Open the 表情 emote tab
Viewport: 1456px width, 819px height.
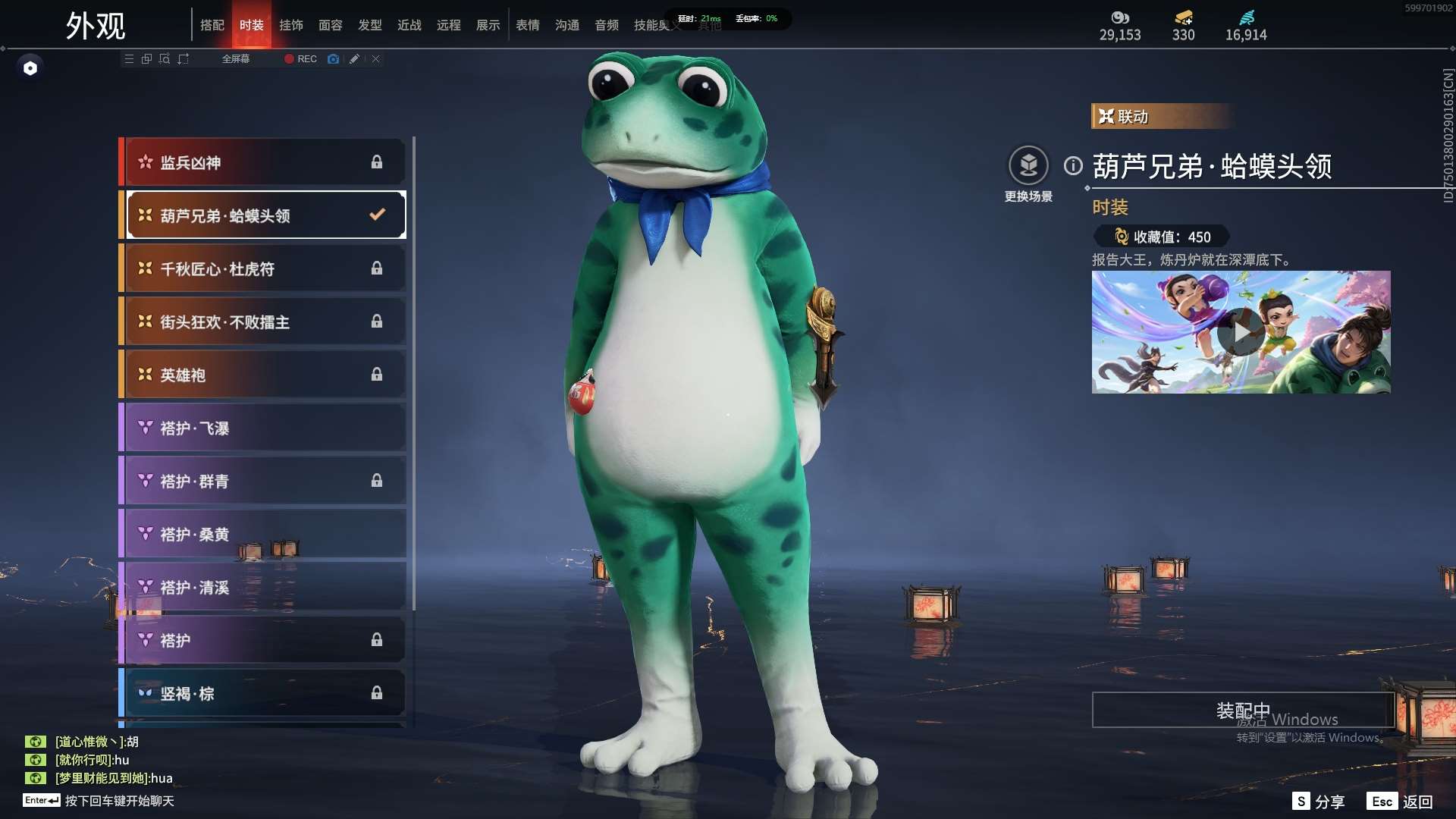click(527, 25)
